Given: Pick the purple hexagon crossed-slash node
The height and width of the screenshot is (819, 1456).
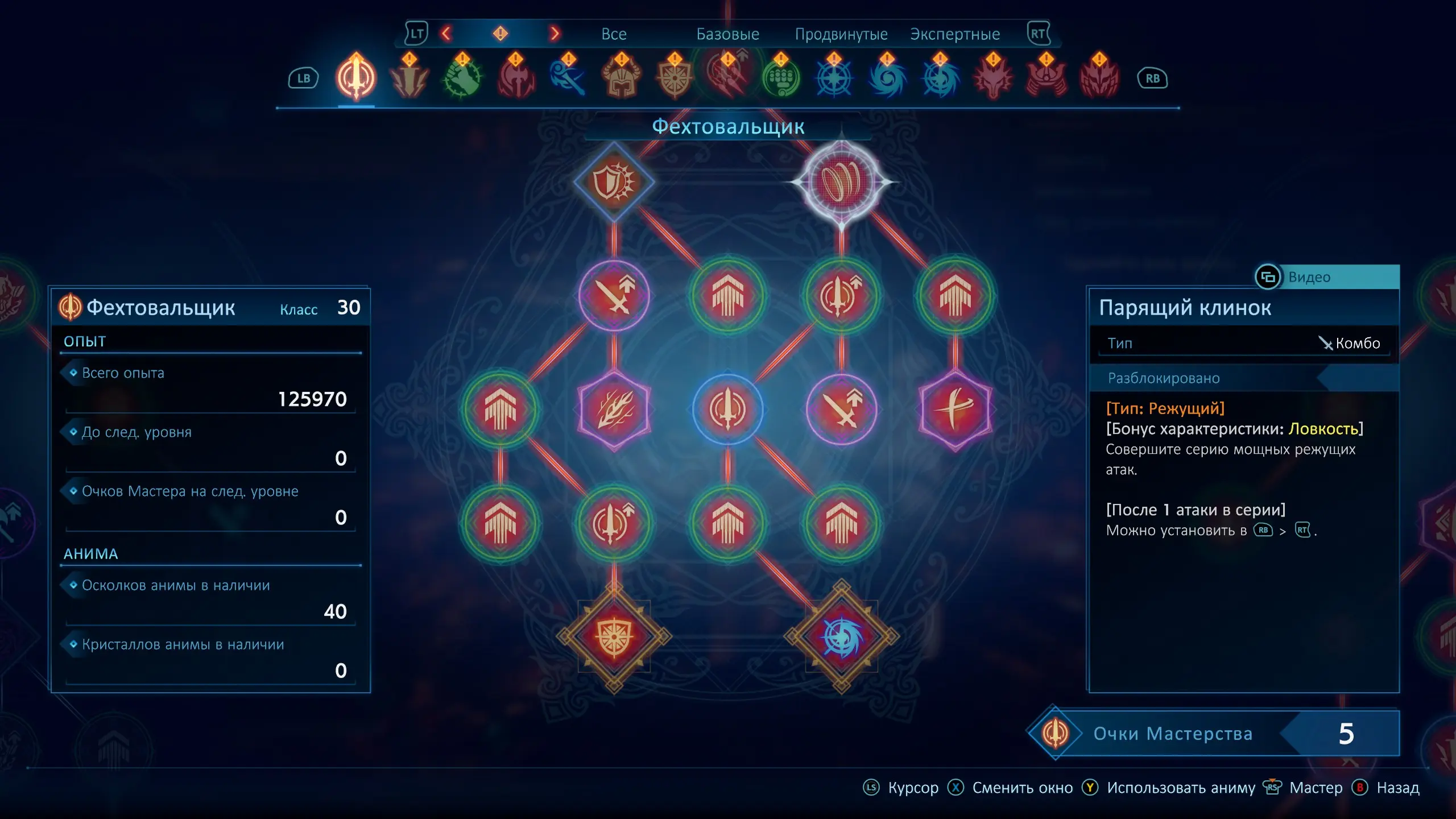Looking at the screenshot, I should click(955, 409).
